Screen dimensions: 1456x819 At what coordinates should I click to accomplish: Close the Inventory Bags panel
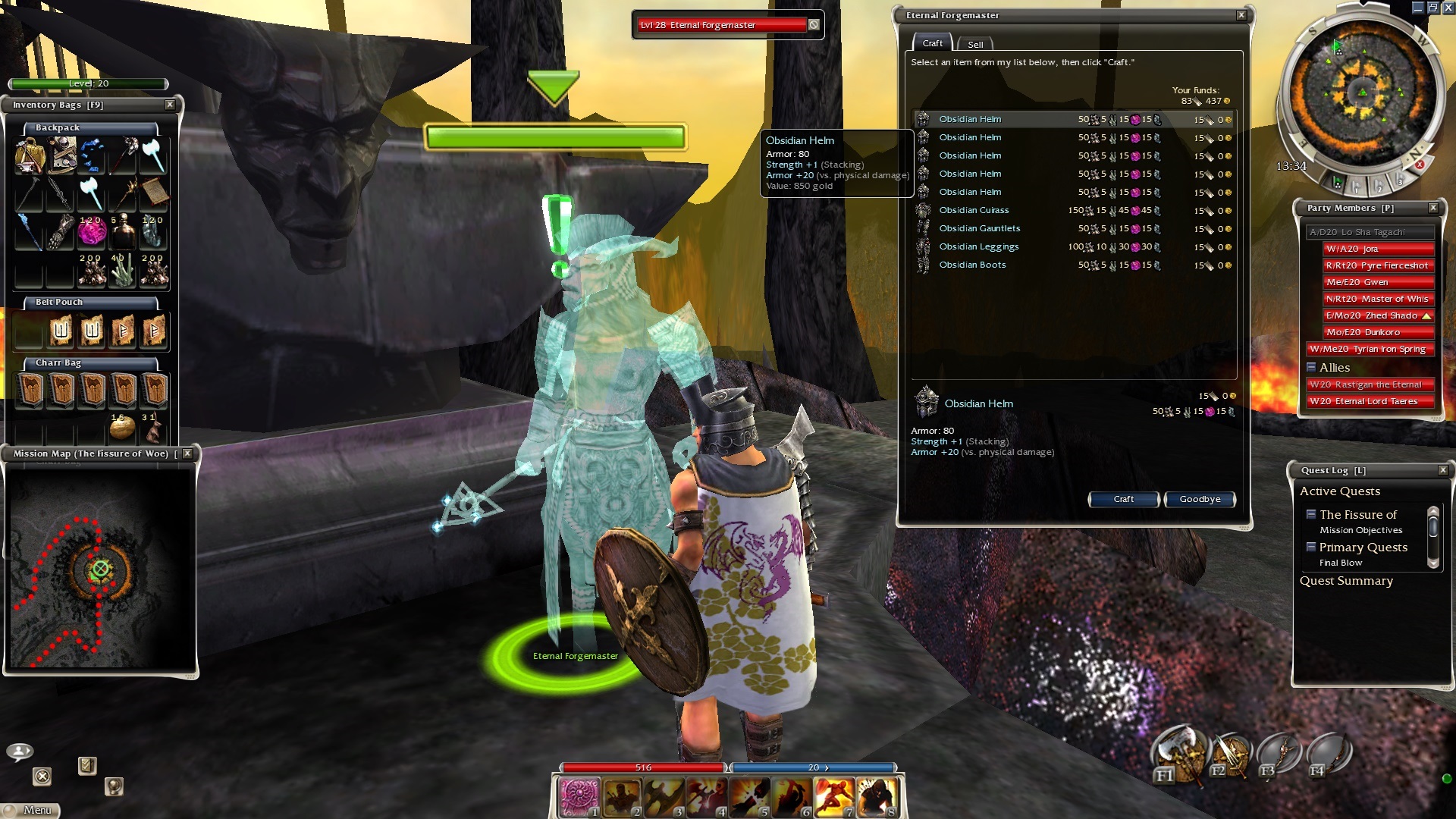(170, 105)
